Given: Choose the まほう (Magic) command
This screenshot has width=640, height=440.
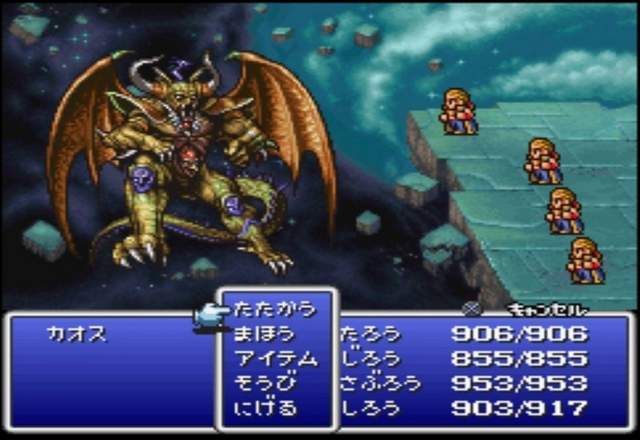Looking at the screenshot, I should point(264,334).
